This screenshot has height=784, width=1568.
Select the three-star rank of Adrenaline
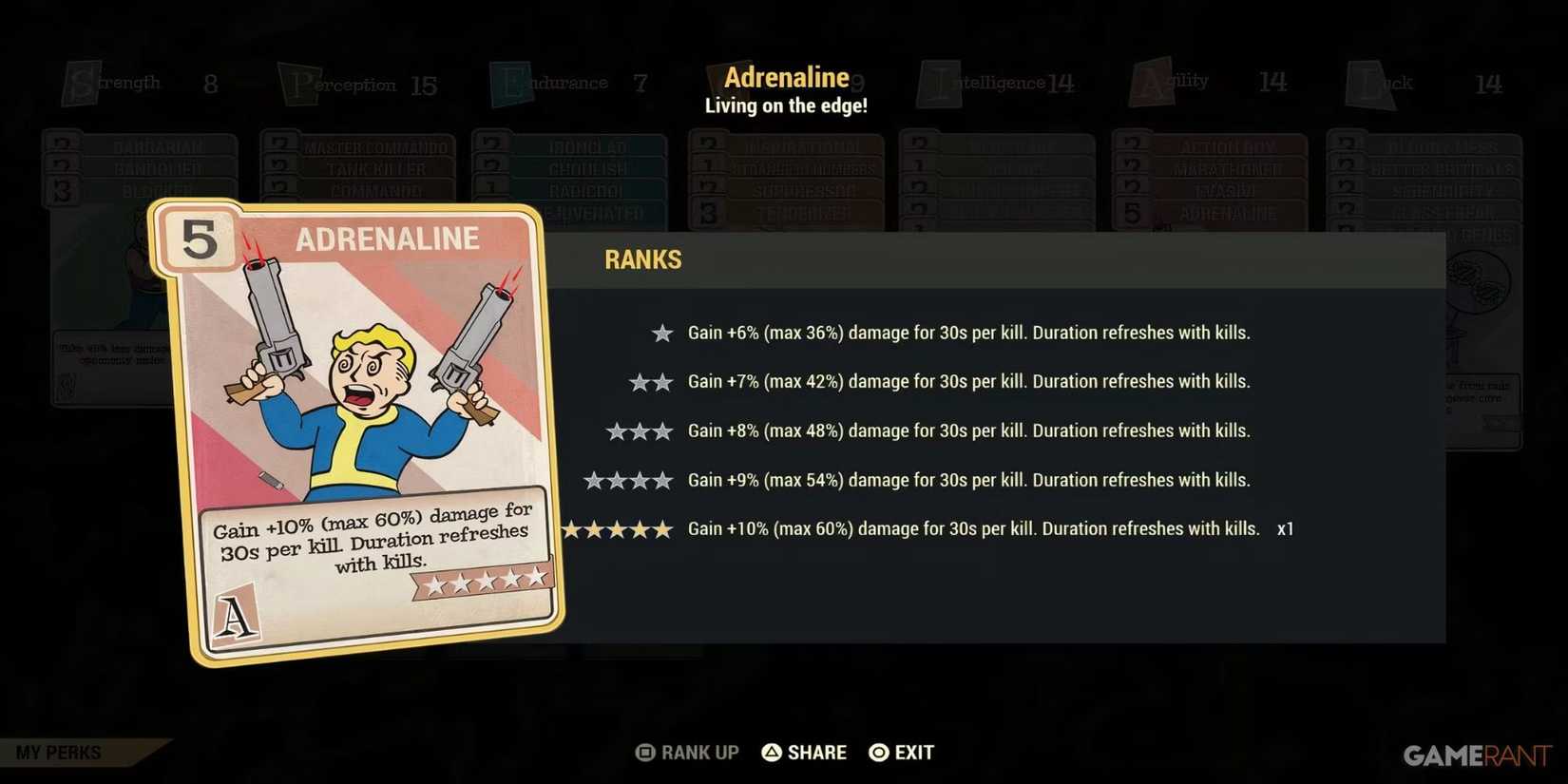point(639,430)
